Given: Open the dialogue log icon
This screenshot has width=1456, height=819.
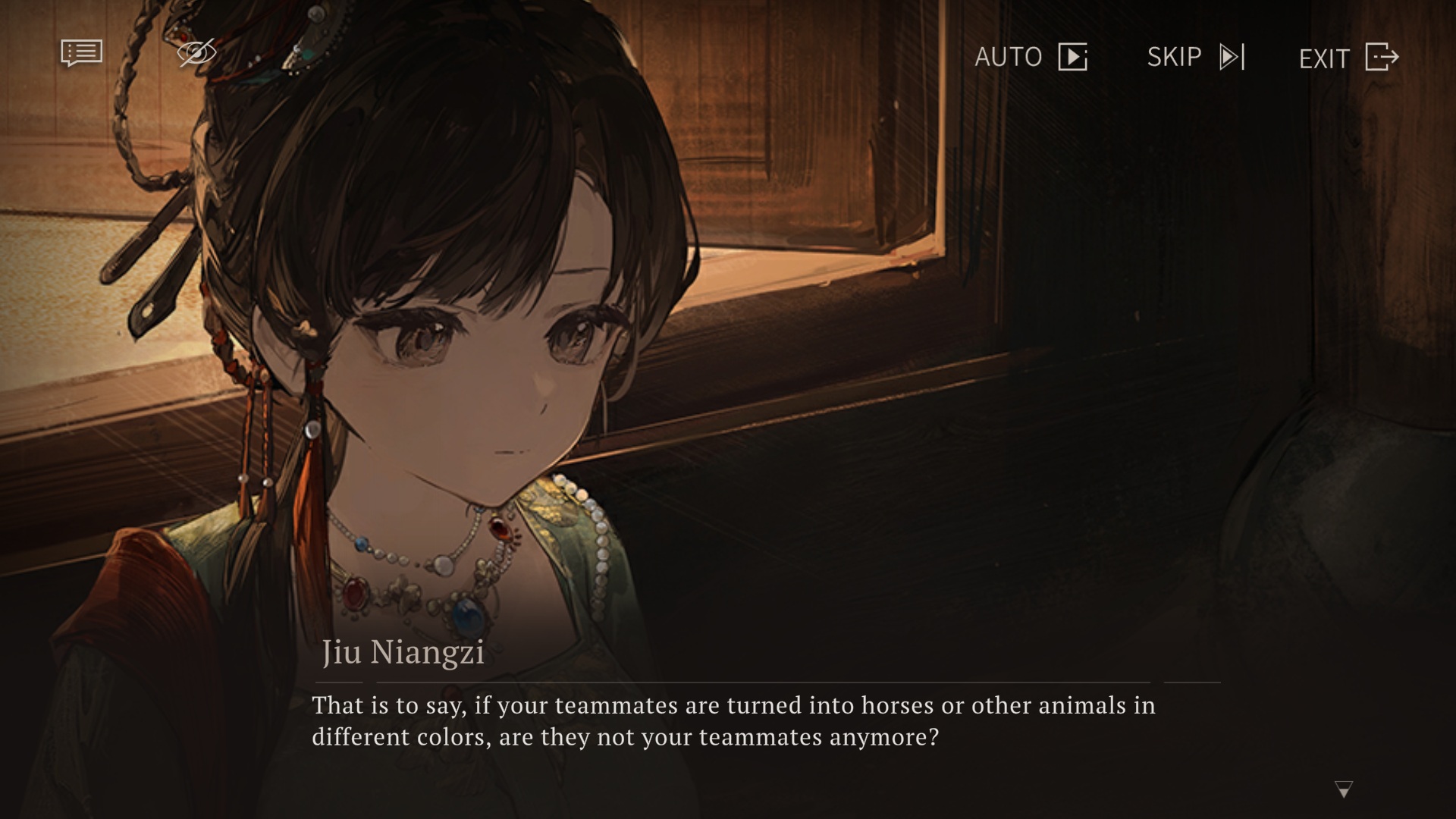Looking at the screenshot, I should tap(81, 53).
